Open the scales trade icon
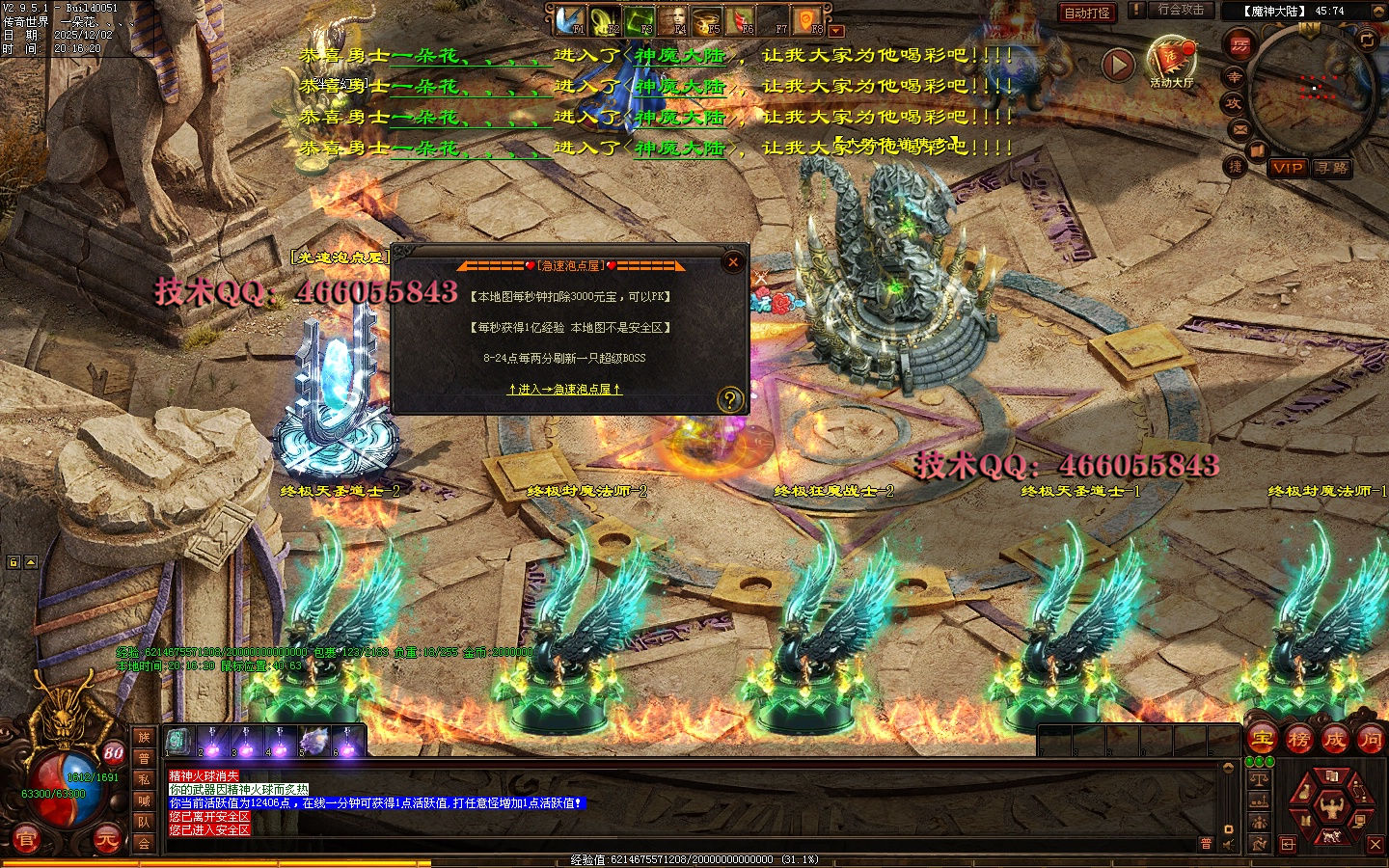Screen dimensions: 1389x868 pyautogui.click(x=1259, y=779)
